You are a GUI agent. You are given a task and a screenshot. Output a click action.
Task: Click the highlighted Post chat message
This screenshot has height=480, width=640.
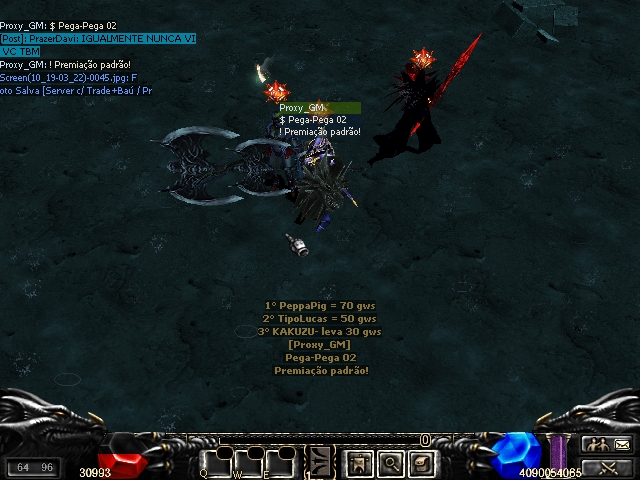[98, 38]
